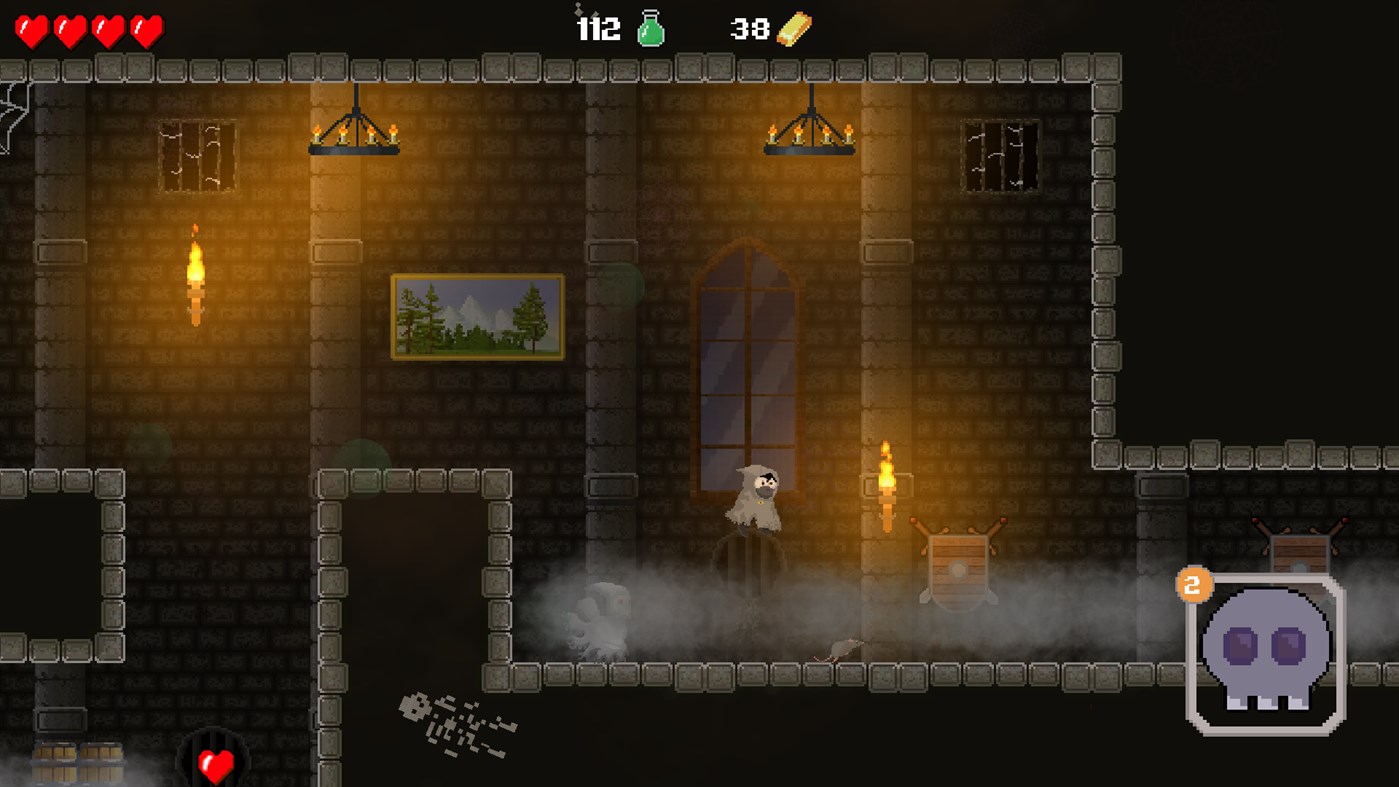Click the left chandelier with candles
Viewport: 1399px width, 787px height.
coord(356,135)
